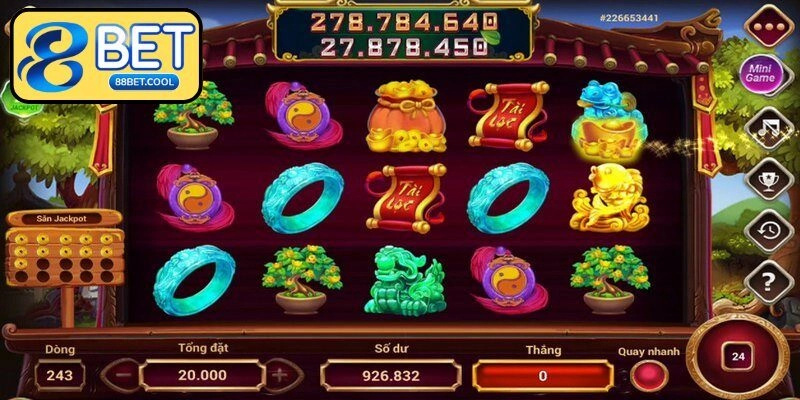This screenshot has height=400, width=800.
Task: Increase total bet with the plus button
Action: pyautogui.click(x=279, y=375)
